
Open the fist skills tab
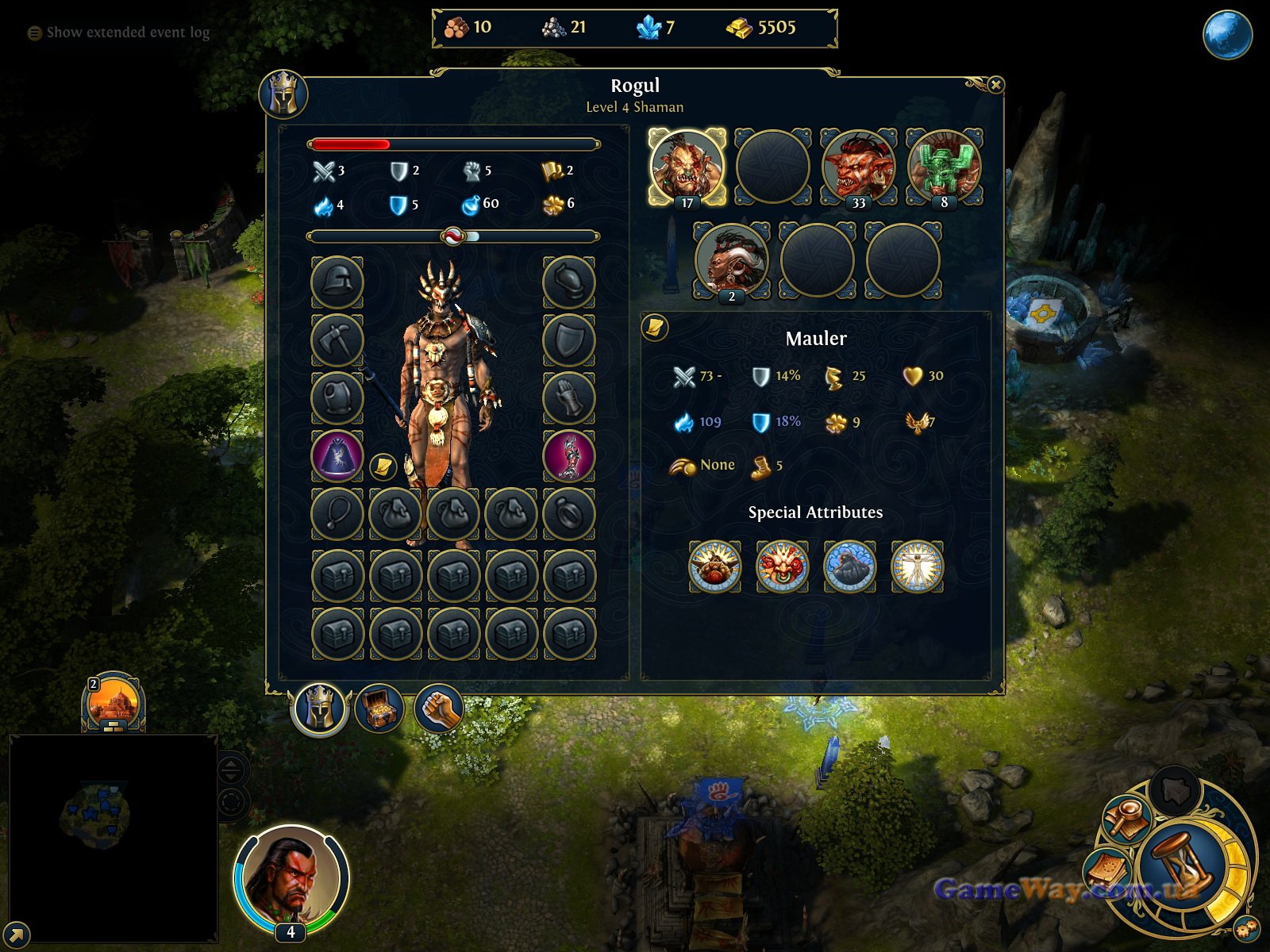click(x=438, y=708)
